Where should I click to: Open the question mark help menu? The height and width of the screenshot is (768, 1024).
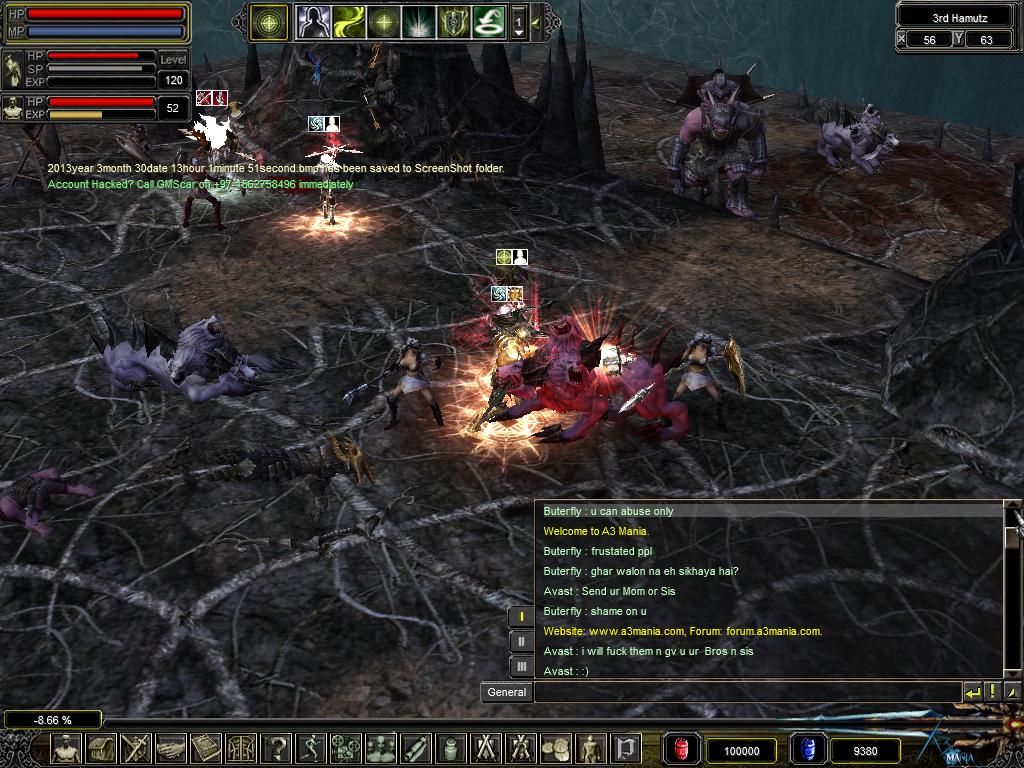277,749
